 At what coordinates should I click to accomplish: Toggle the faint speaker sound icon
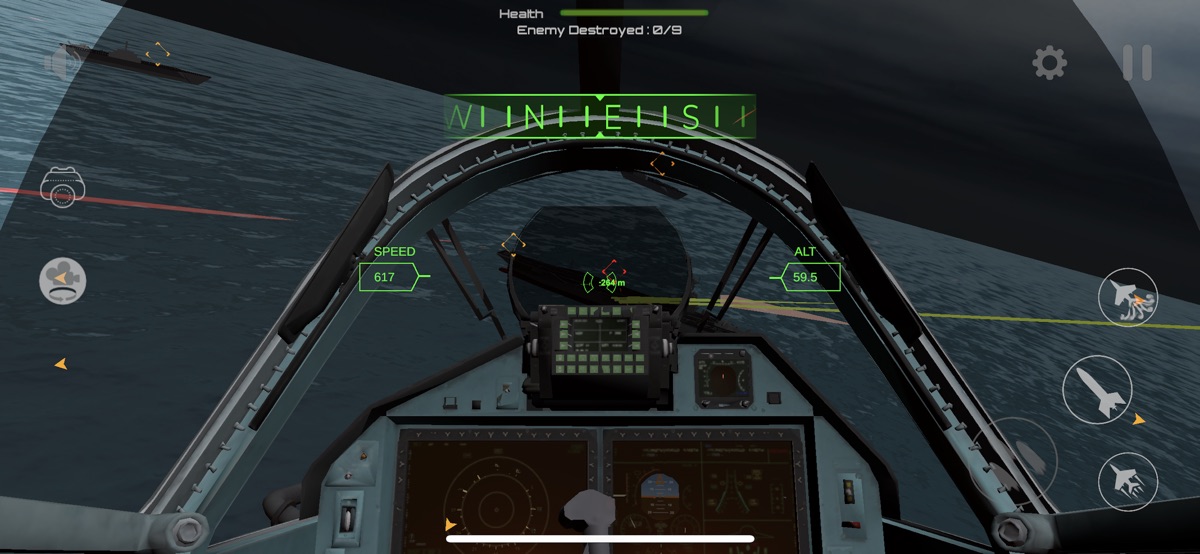(x=60, y=64)
